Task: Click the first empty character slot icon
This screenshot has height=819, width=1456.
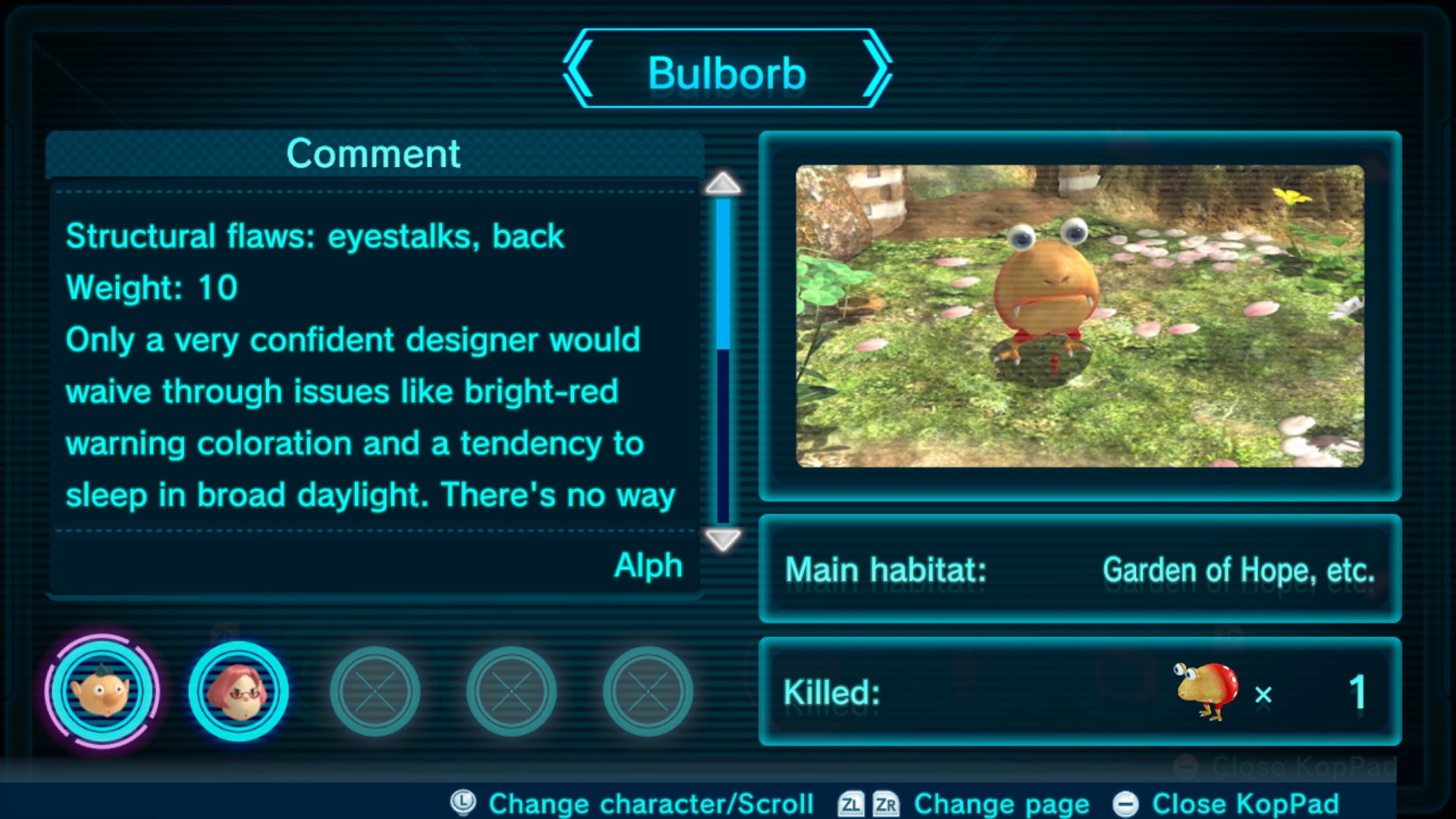Action: point(375,691)
